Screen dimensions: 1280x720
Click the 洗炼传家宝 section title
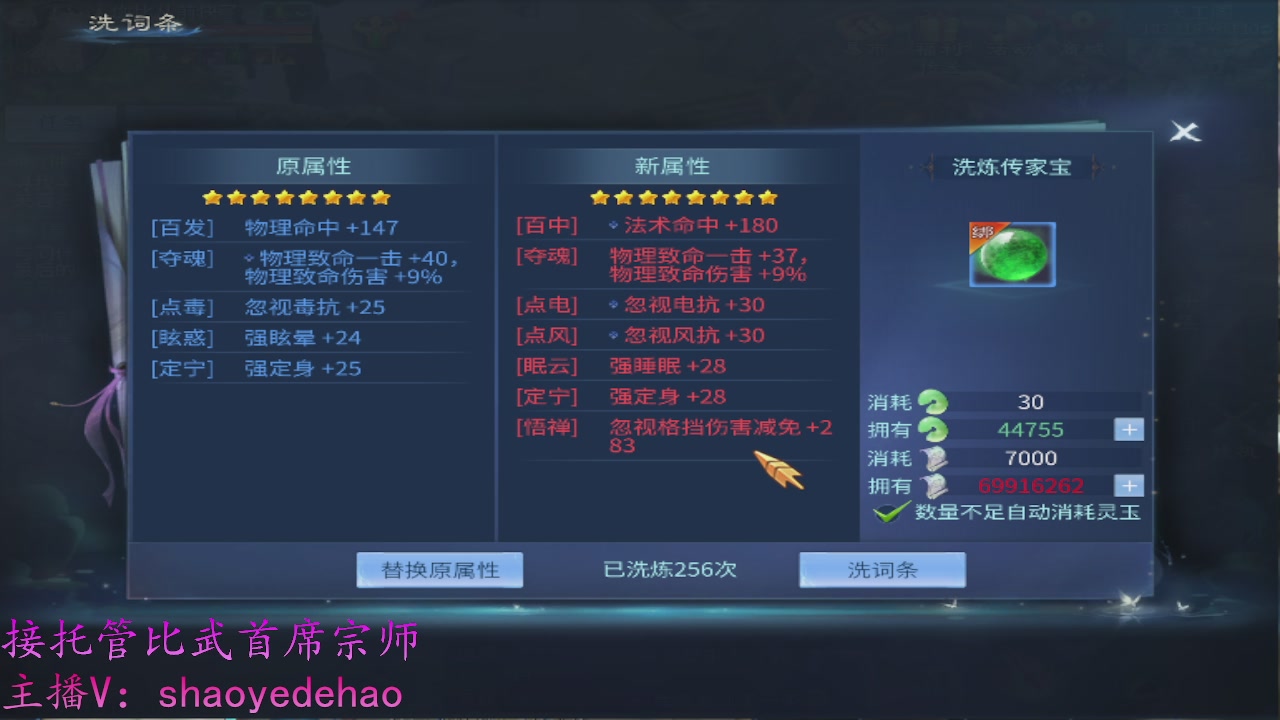click(x=1013, y=167)
